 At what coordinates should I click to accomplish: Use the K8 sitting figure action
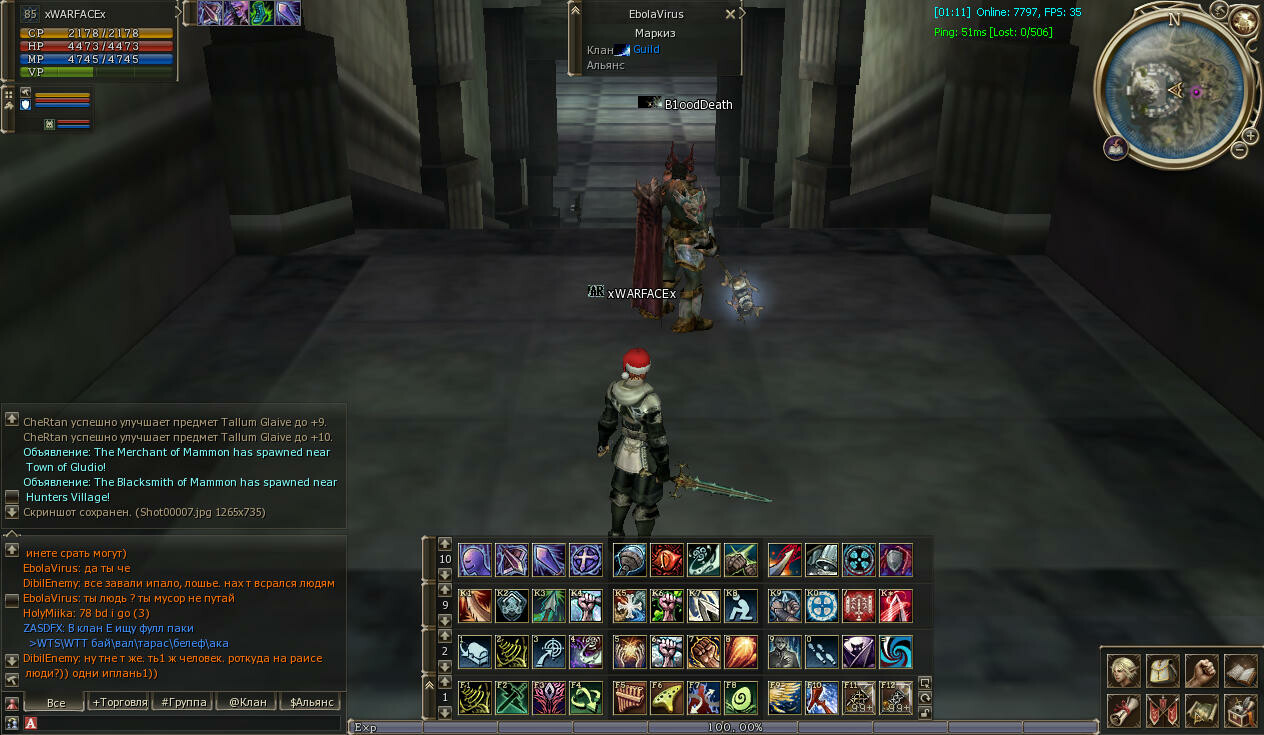click(x=741, y=606)
